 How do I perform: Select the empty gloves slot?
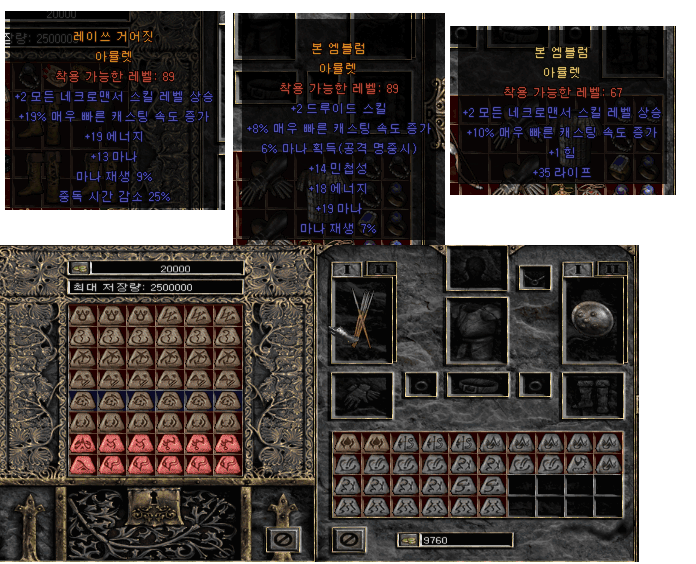coord(361,395)
